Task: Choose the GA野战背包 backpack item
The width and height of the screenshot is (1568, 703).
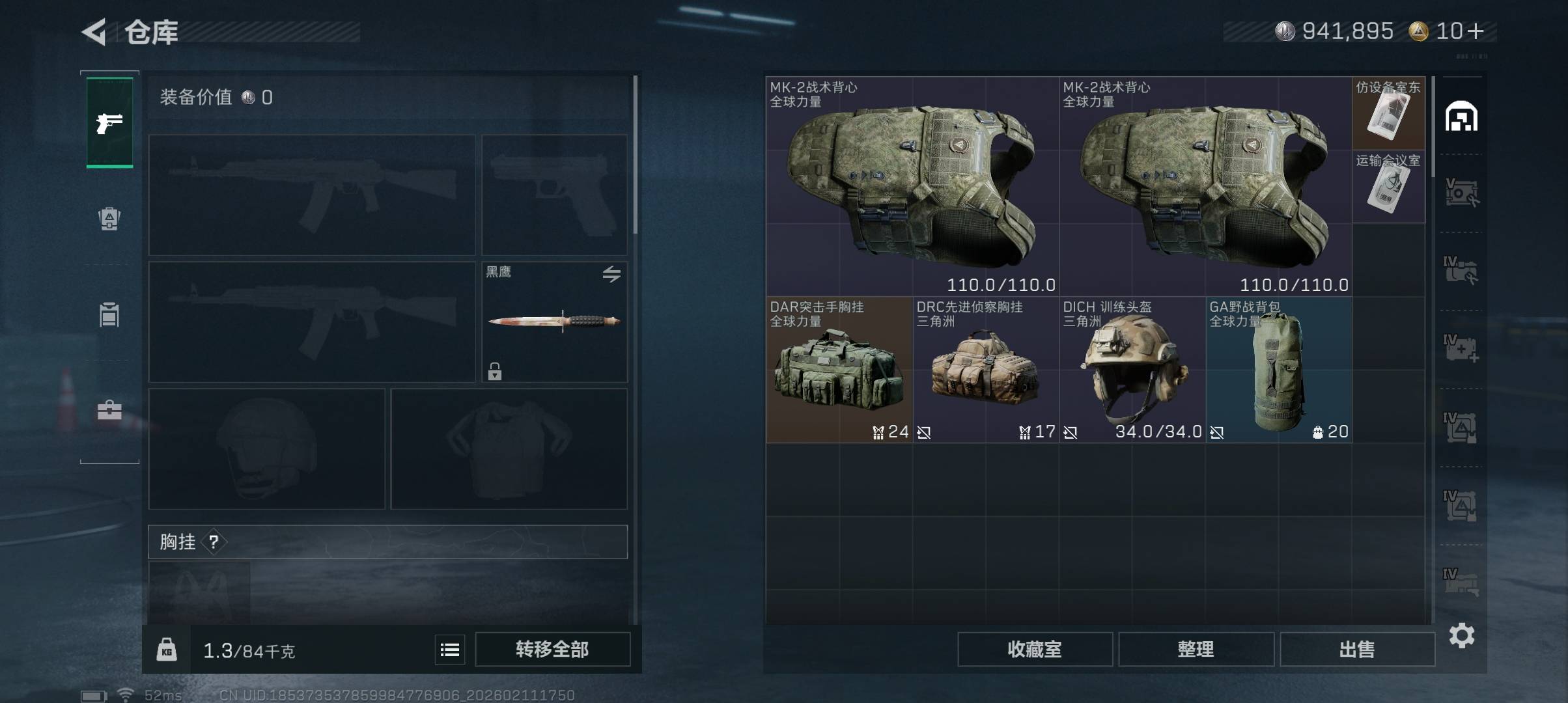Action: pos(1278,370)
